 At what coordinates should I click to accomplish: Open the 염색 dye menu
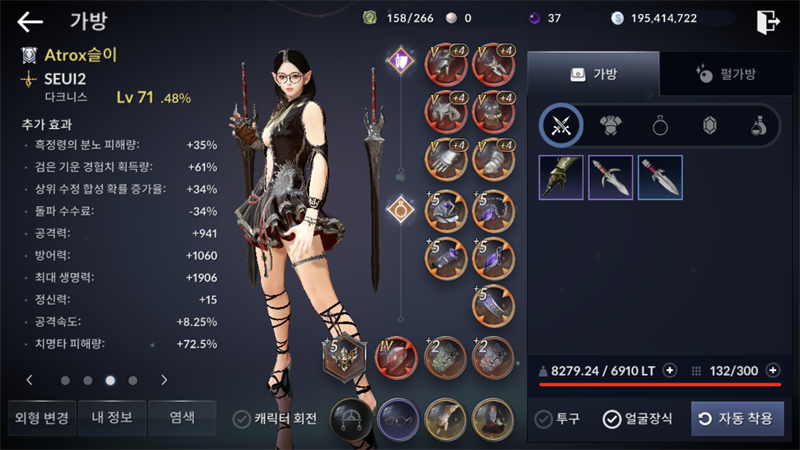[181, 417]
